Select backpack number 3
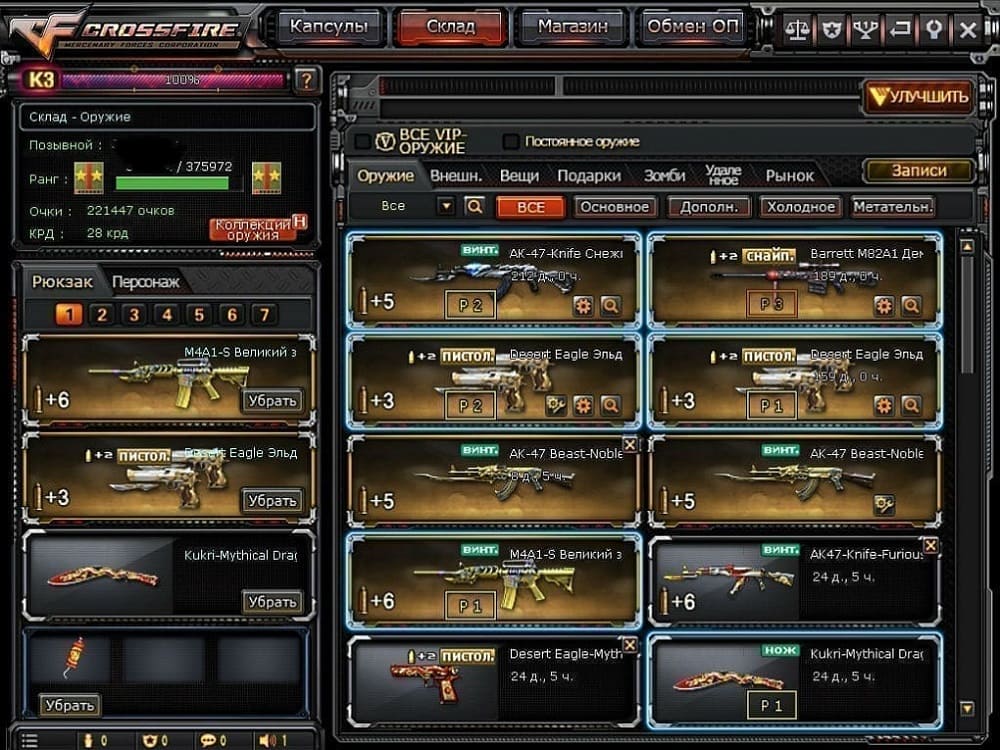This screenshot has height=750, width=1000. pyautogui.click(x=134, y=315)
